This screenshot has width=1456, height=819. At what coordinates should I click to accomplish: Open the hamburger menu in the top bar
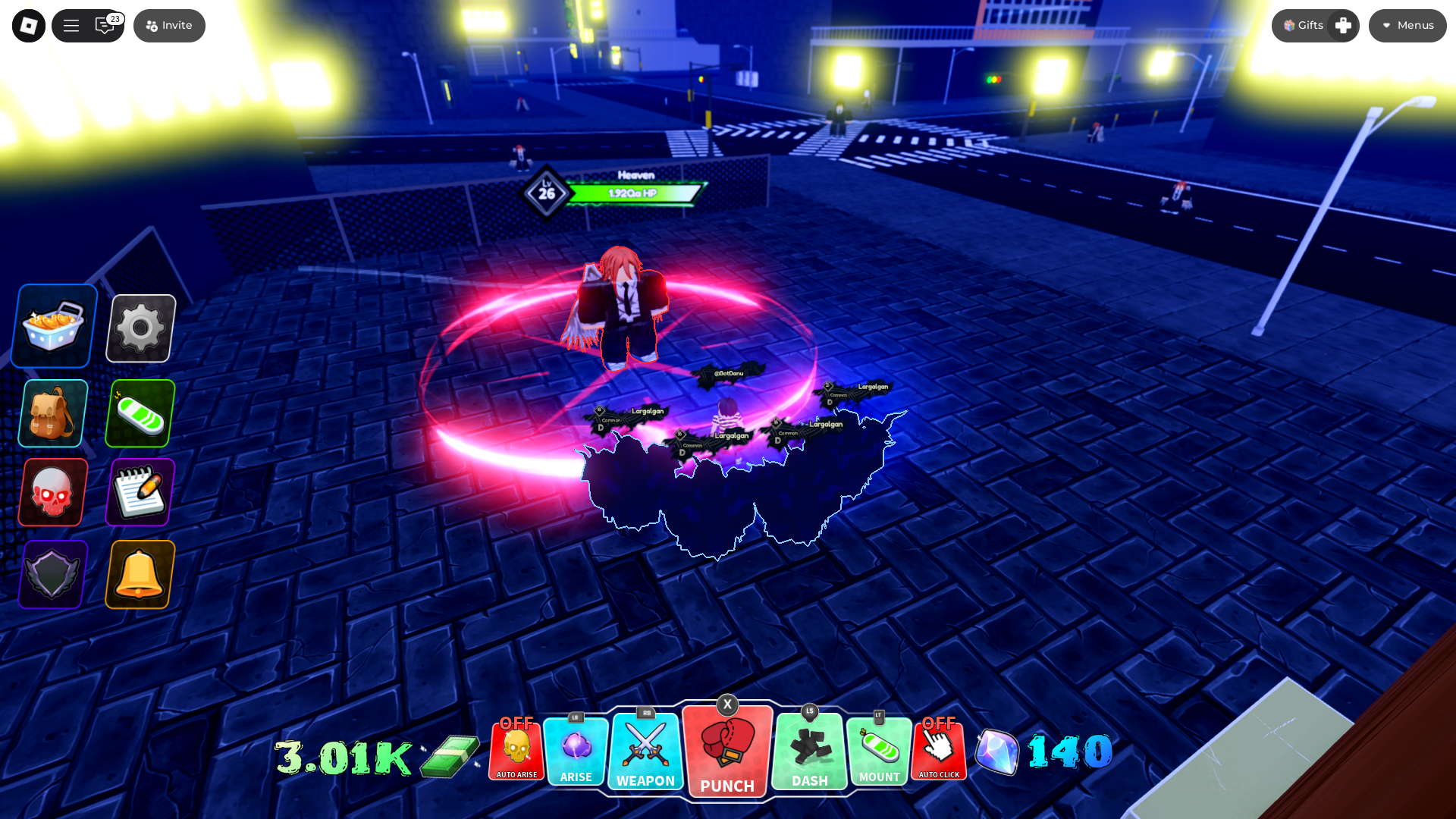(71, 26)
